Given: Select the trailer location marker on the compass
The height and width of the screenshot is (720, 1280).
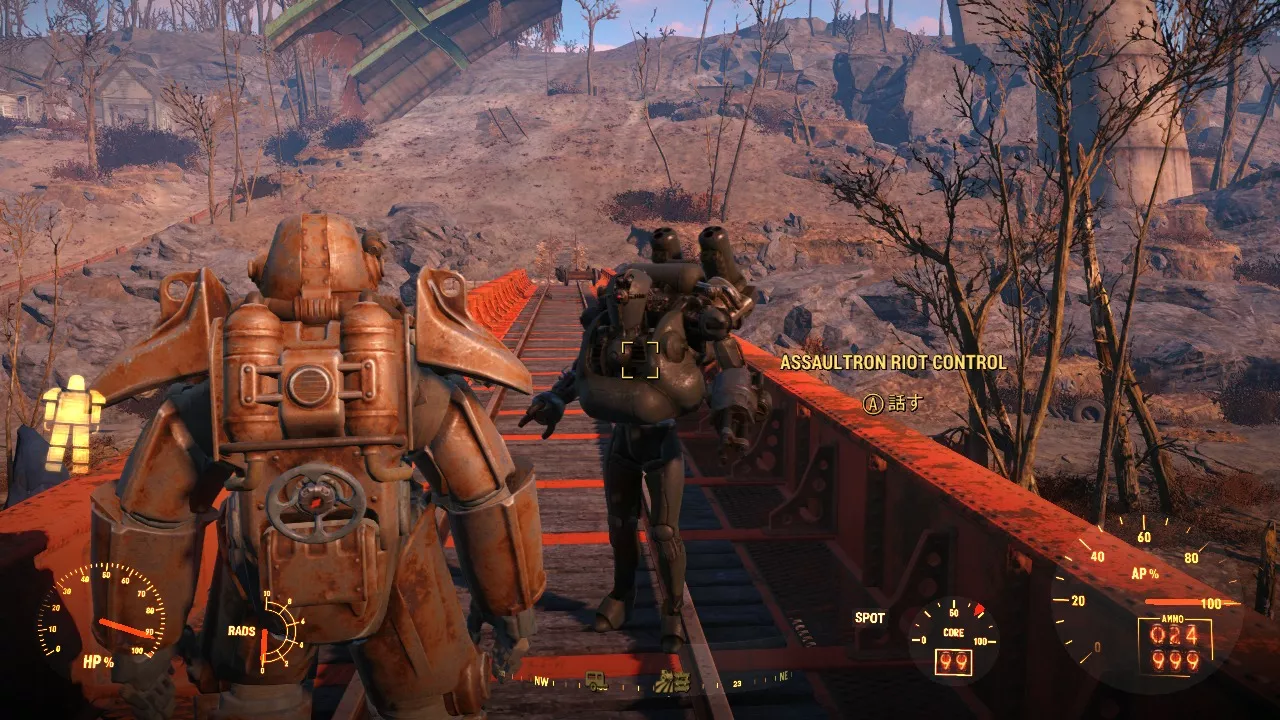Looking at the screenshot, I should click(597, 681).
